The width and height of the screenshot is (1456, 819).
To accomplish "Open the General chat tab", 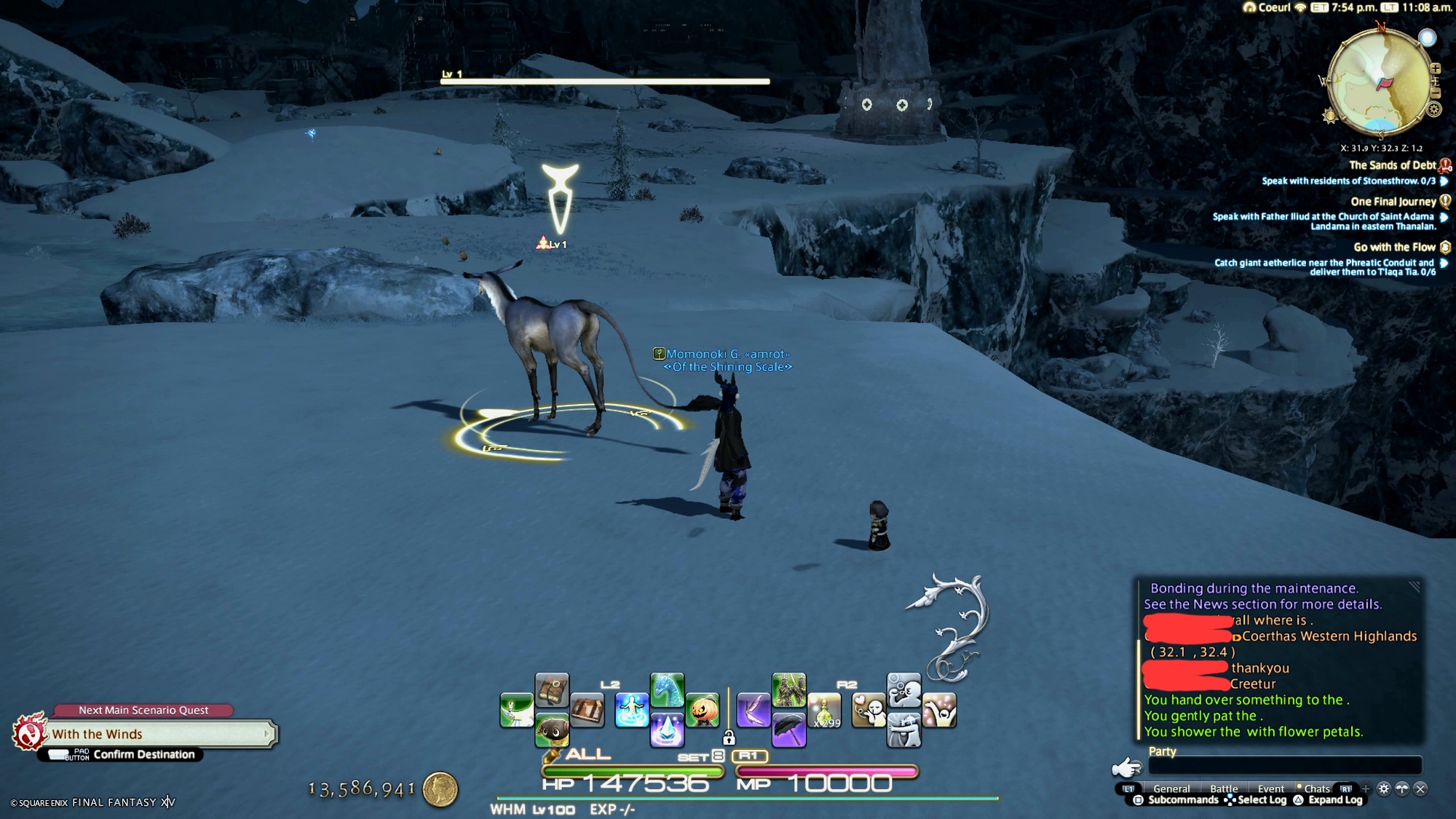I will pyautogui.click(x=1171, y=788).
